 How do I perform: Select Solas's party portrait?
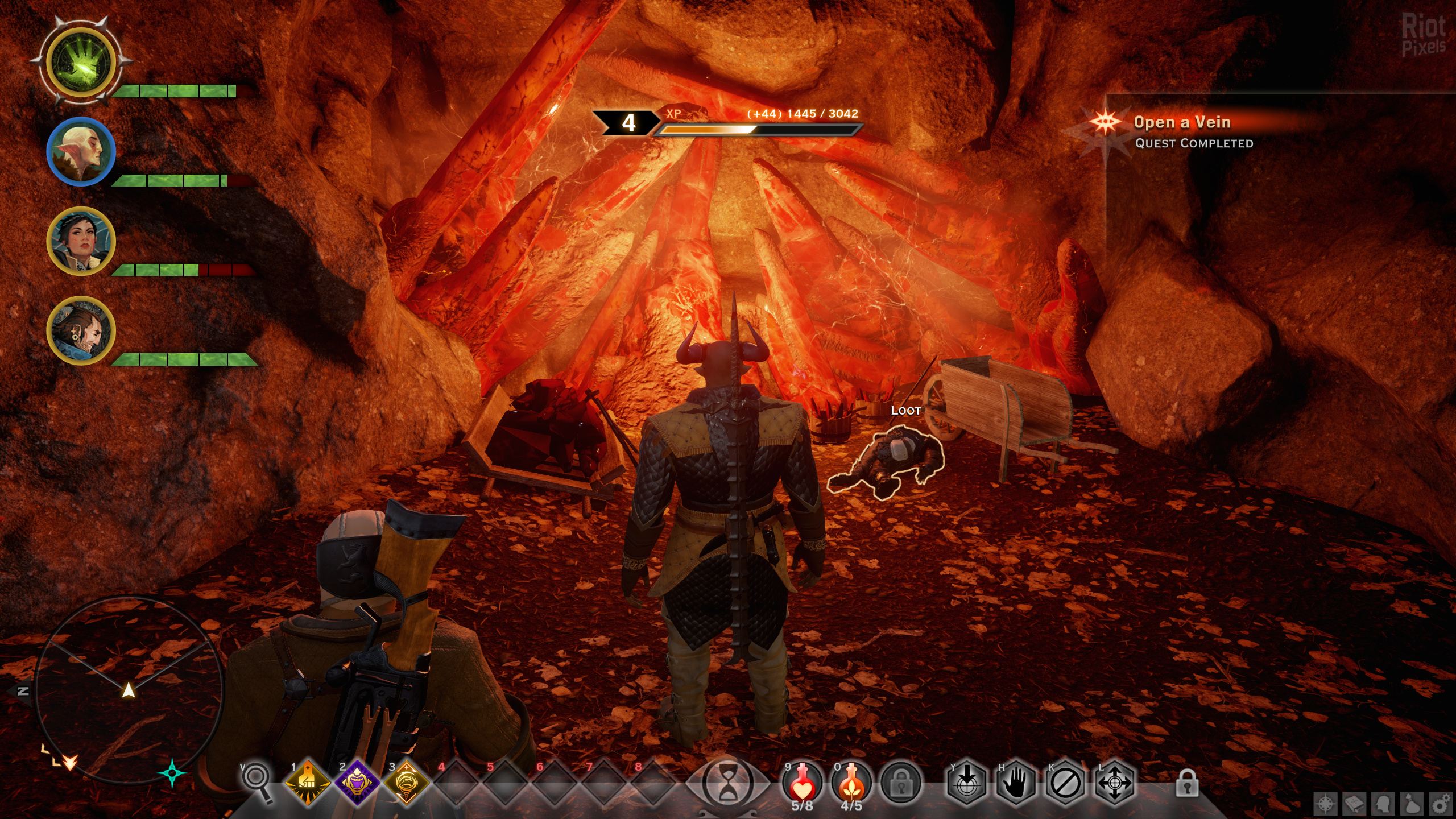point(81,151)
